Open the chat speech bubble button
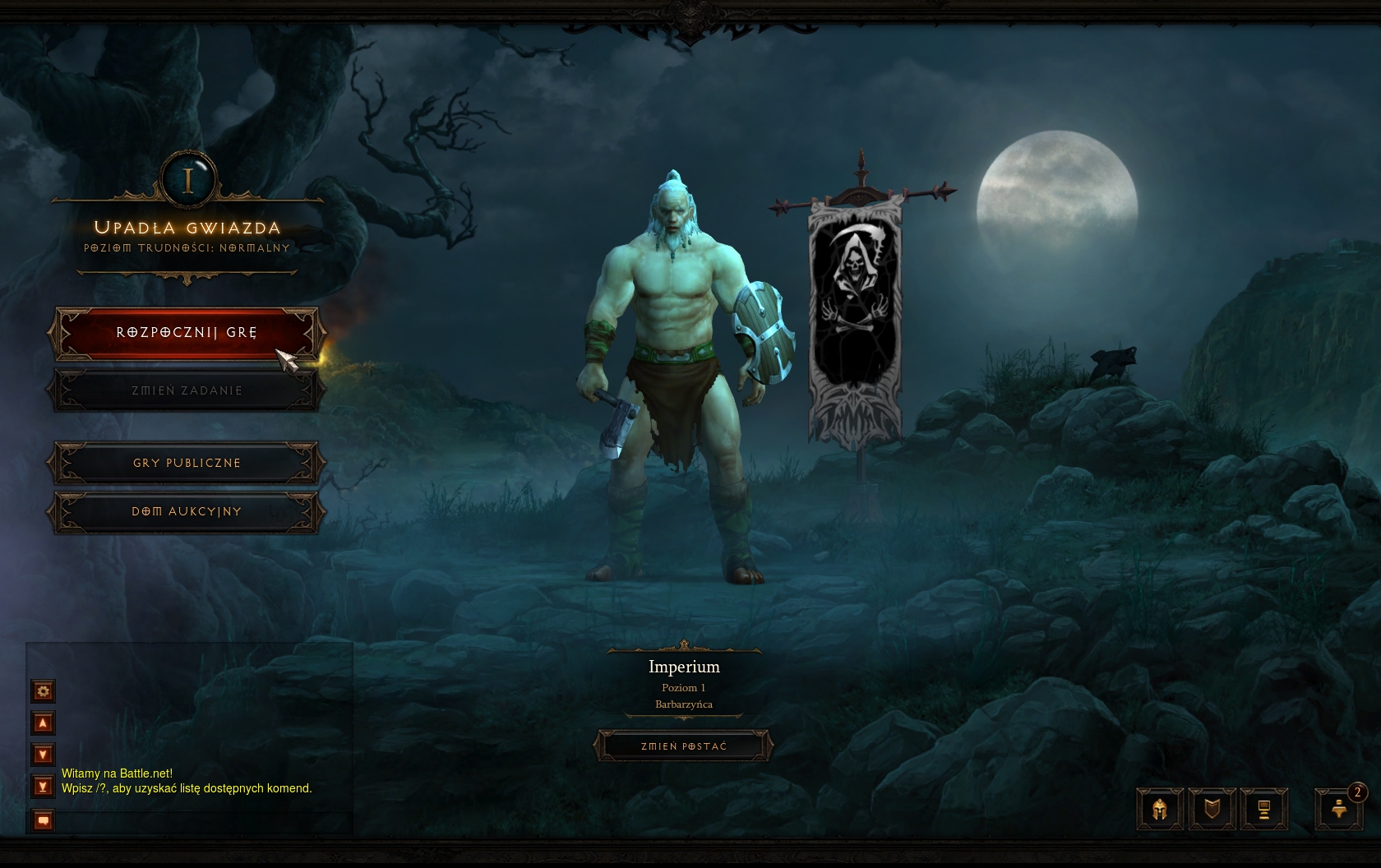1381x868 pixels. point(44,820)
